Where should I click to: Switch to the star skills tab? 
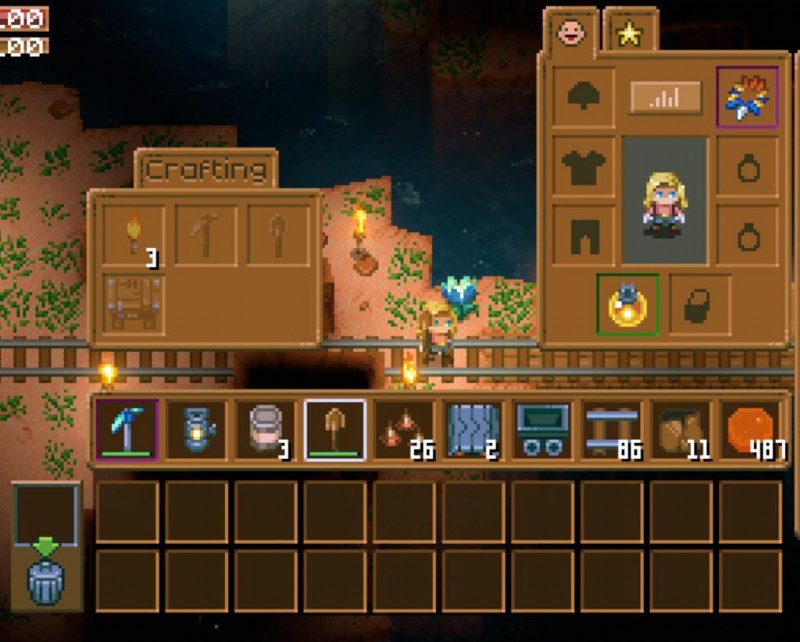[x=630, y=33]
